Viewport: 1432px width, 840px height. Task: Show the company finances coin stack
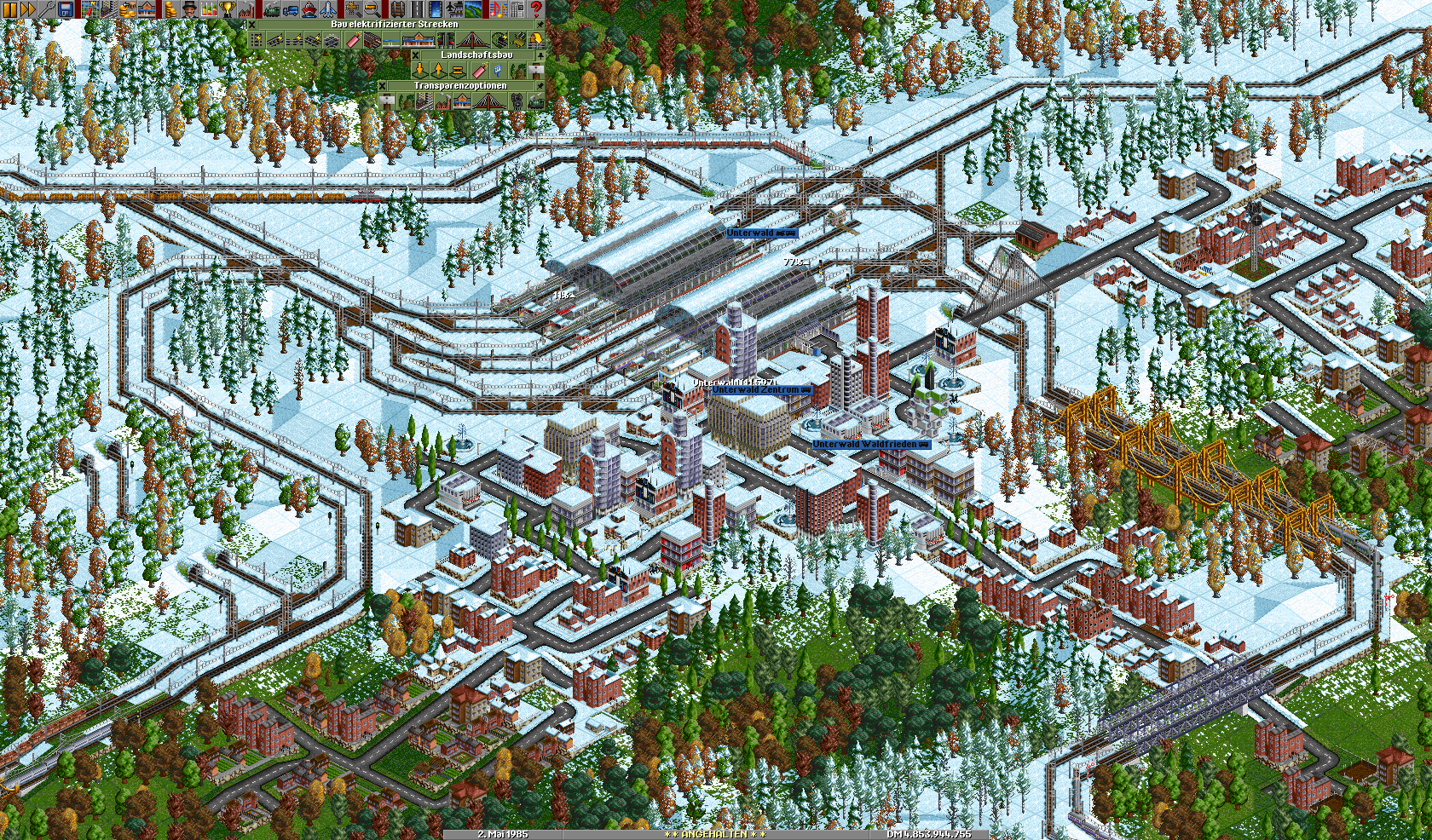(x=170, y=9)
